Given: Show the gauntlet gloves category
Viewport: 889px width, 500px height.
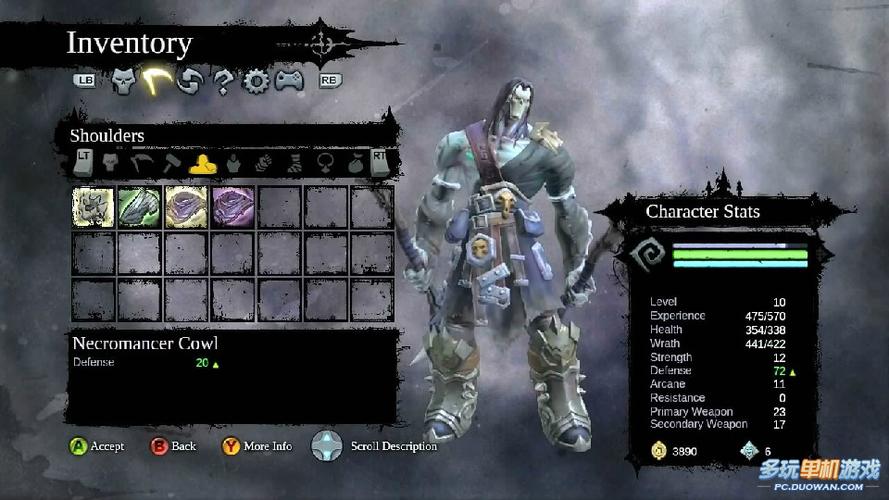Looking at the screenshot, I should pos(264,161).
